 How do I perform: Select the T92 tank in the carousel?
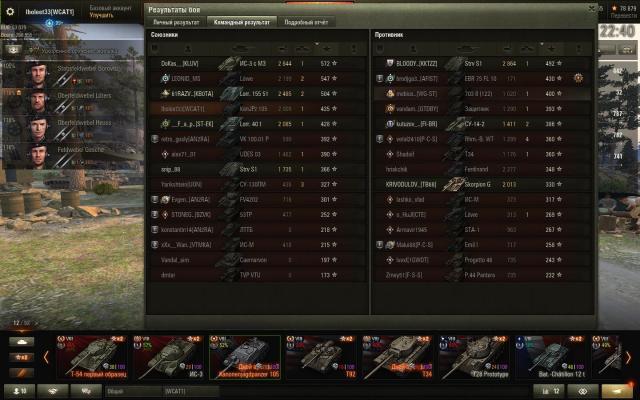click(x=322, y=356)
